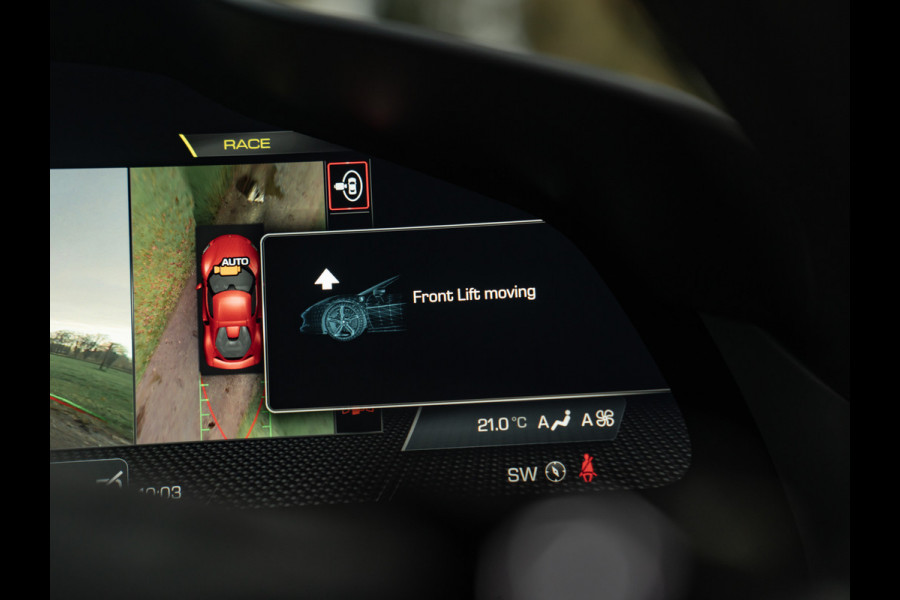The width and height of the screenshot is (900, 600).
Task: Click the red seatbelt warning icon
Action: pos(589,468)
